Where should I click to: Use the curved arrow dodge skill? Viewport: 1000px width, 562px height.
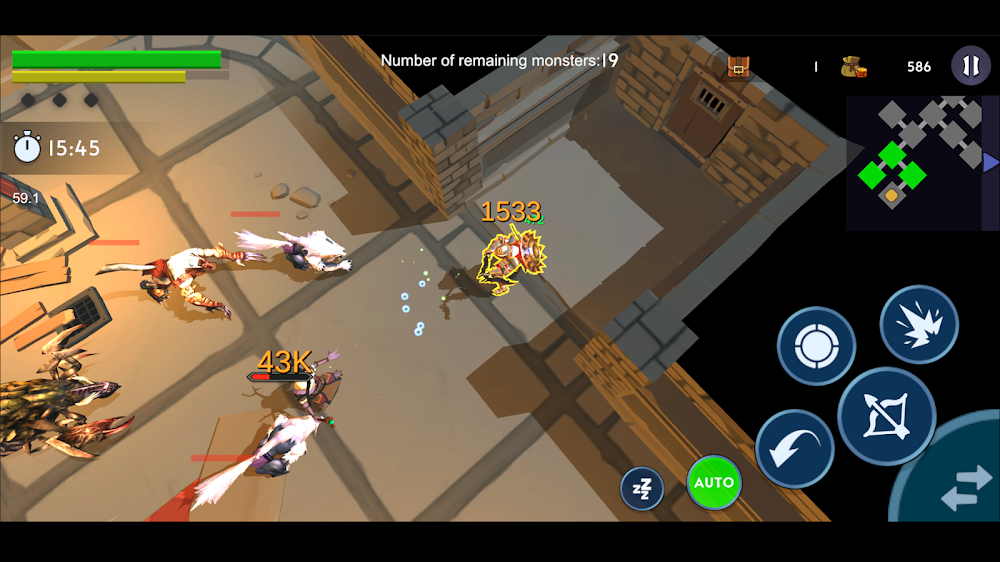[795, 450]
